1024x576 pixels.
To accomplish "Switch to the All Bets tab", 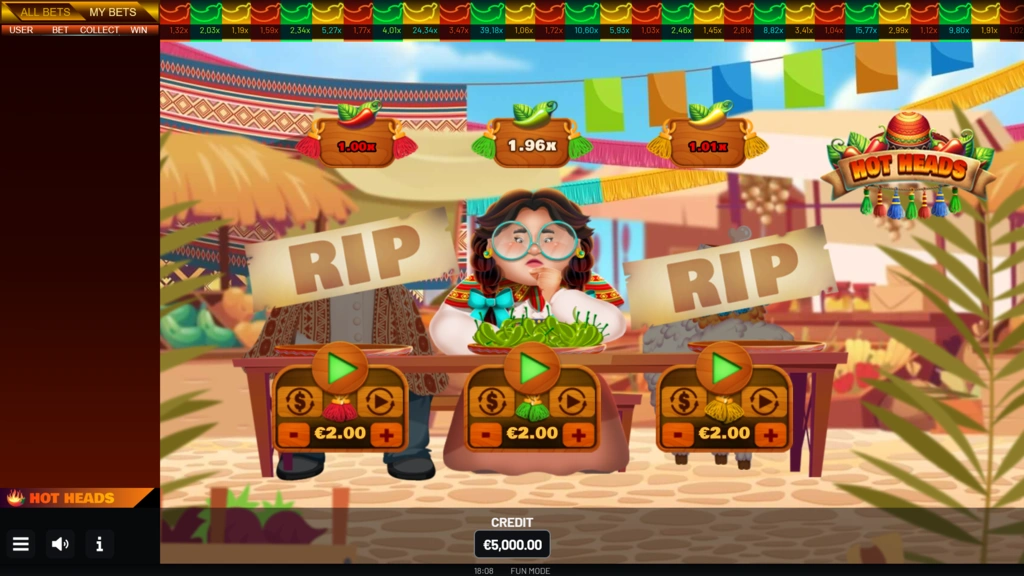I will click(x=44, y=12).
